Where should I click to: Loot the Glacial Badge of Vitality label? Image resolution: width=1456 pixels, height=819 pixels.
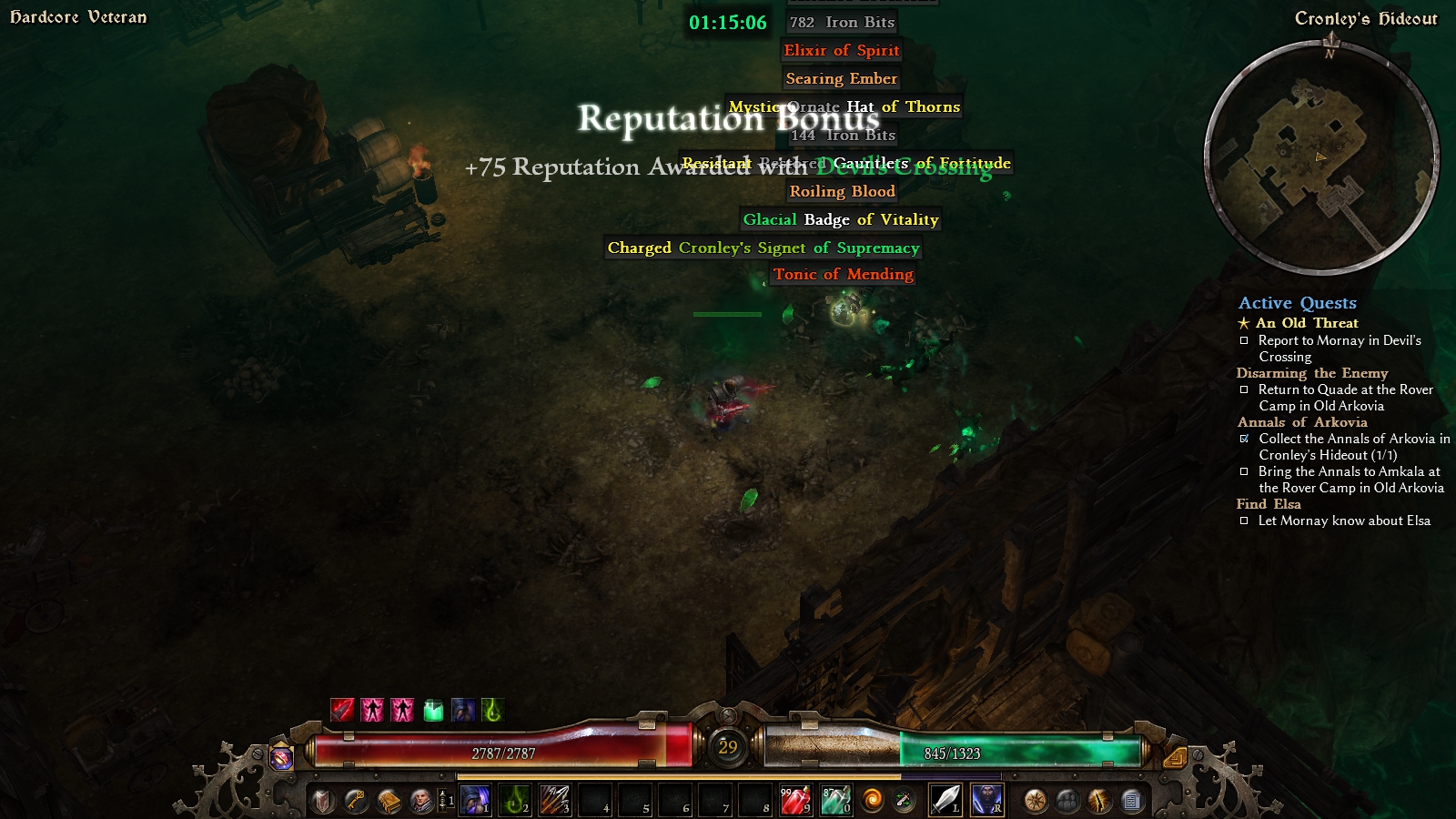point(840,219)
